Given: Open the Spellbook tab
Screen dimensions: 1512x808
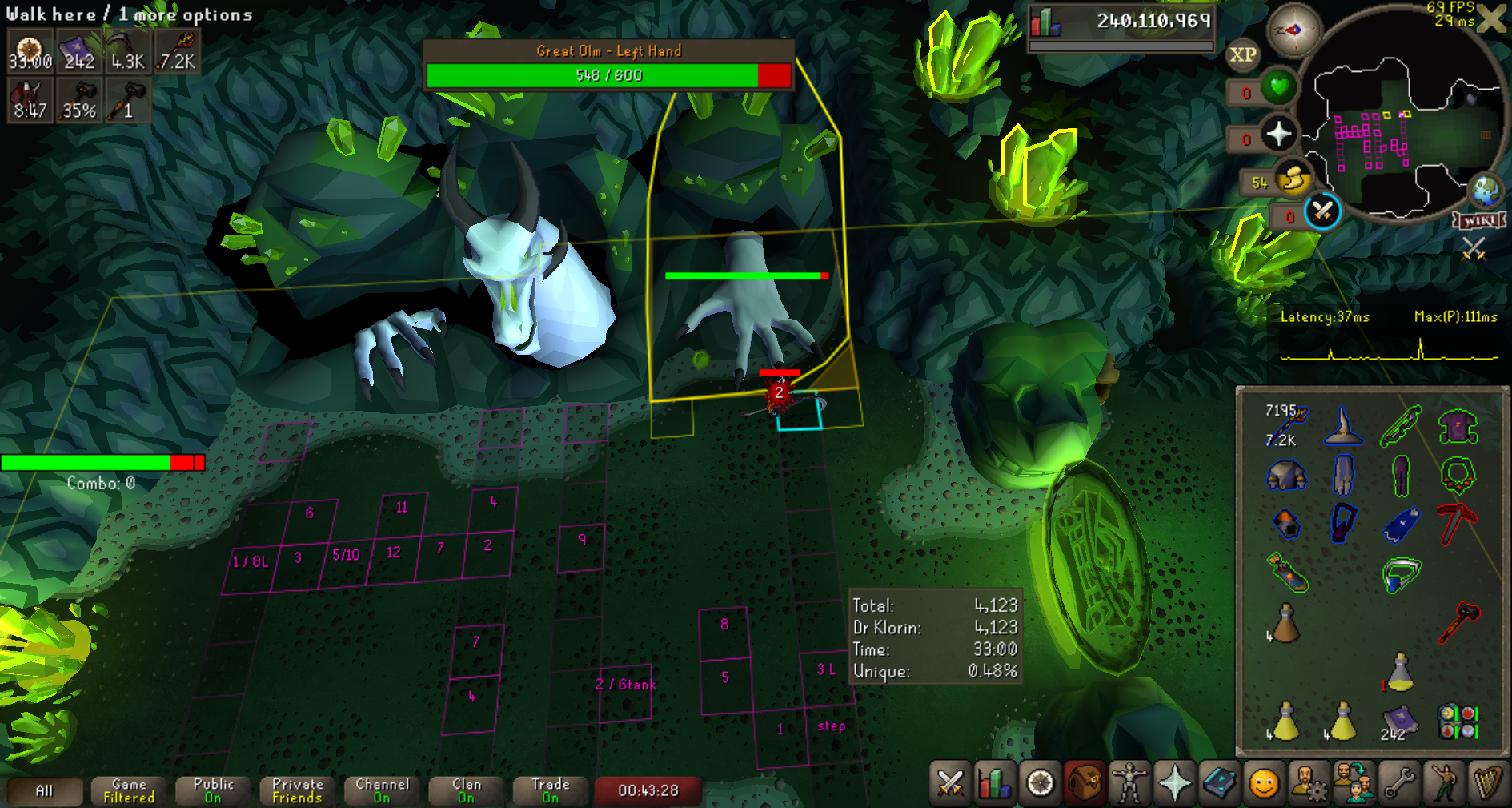Looking at the screenshot, I should (x=1219, y=782).
